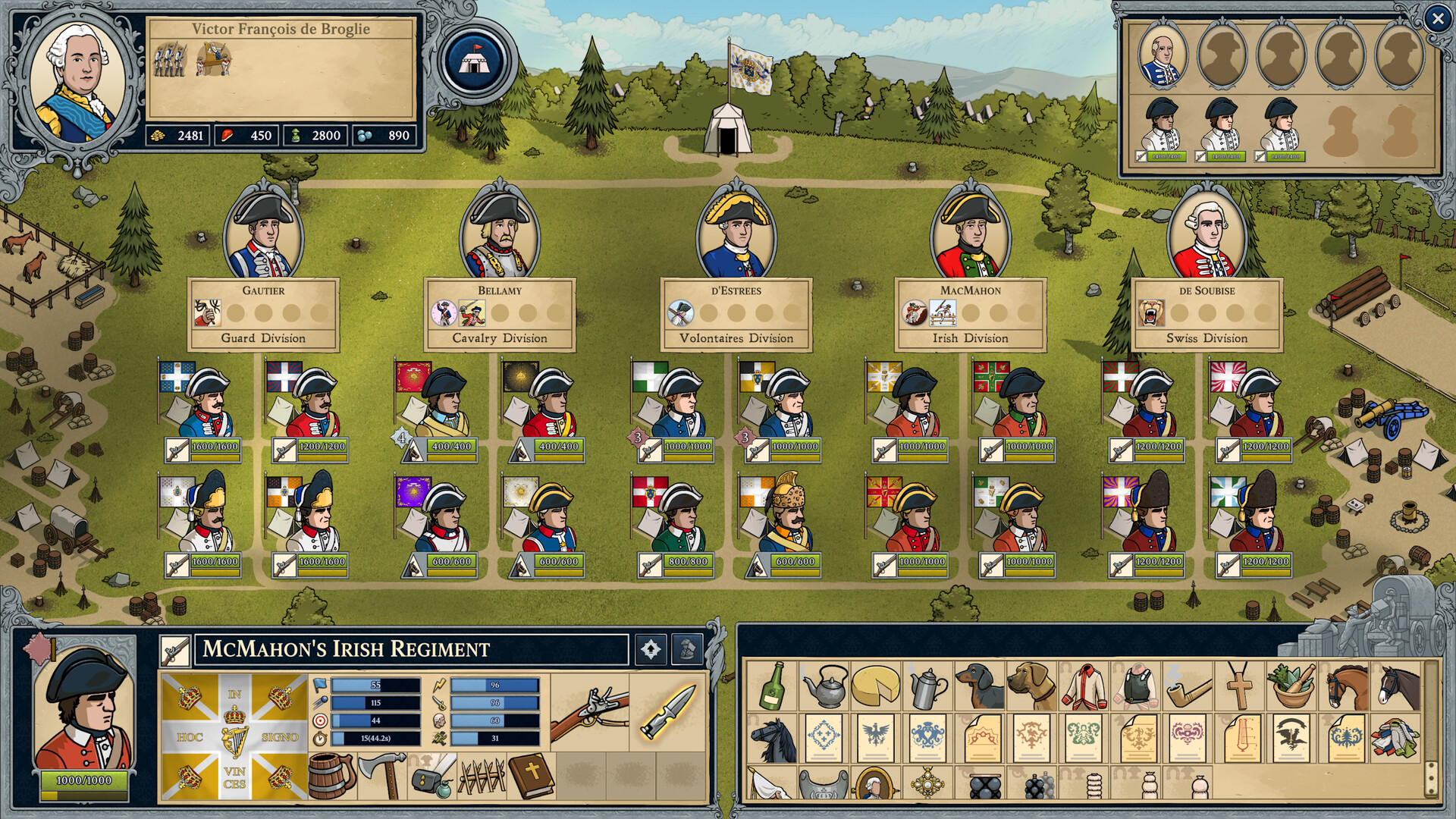Choose the Bible item on the regiment
Screen dimensions: 1456x819
pyautogui.click(x=531, y=775)
